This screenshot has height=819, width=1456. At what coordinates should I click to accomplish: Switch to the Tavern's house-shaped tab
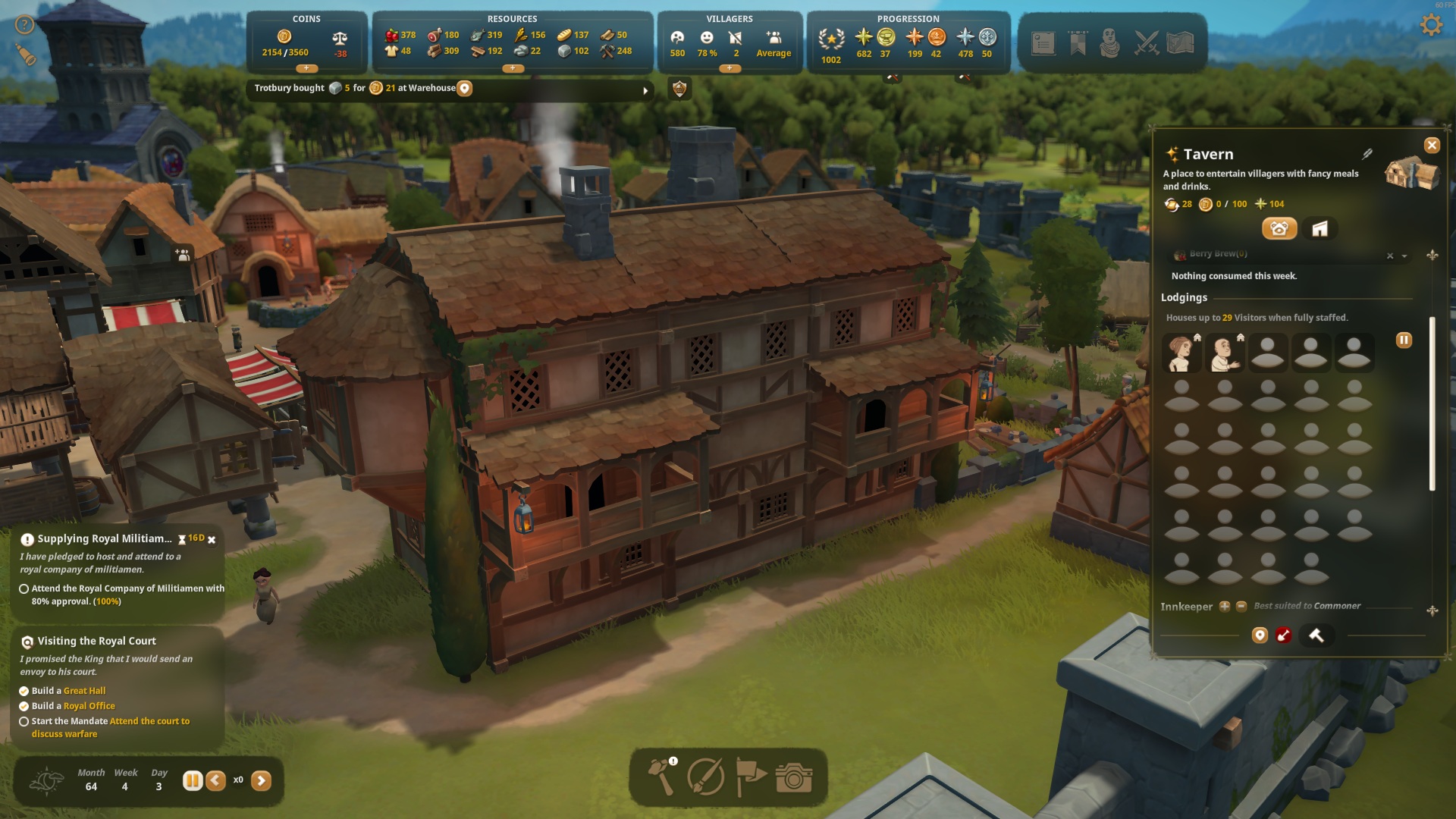1319,229
